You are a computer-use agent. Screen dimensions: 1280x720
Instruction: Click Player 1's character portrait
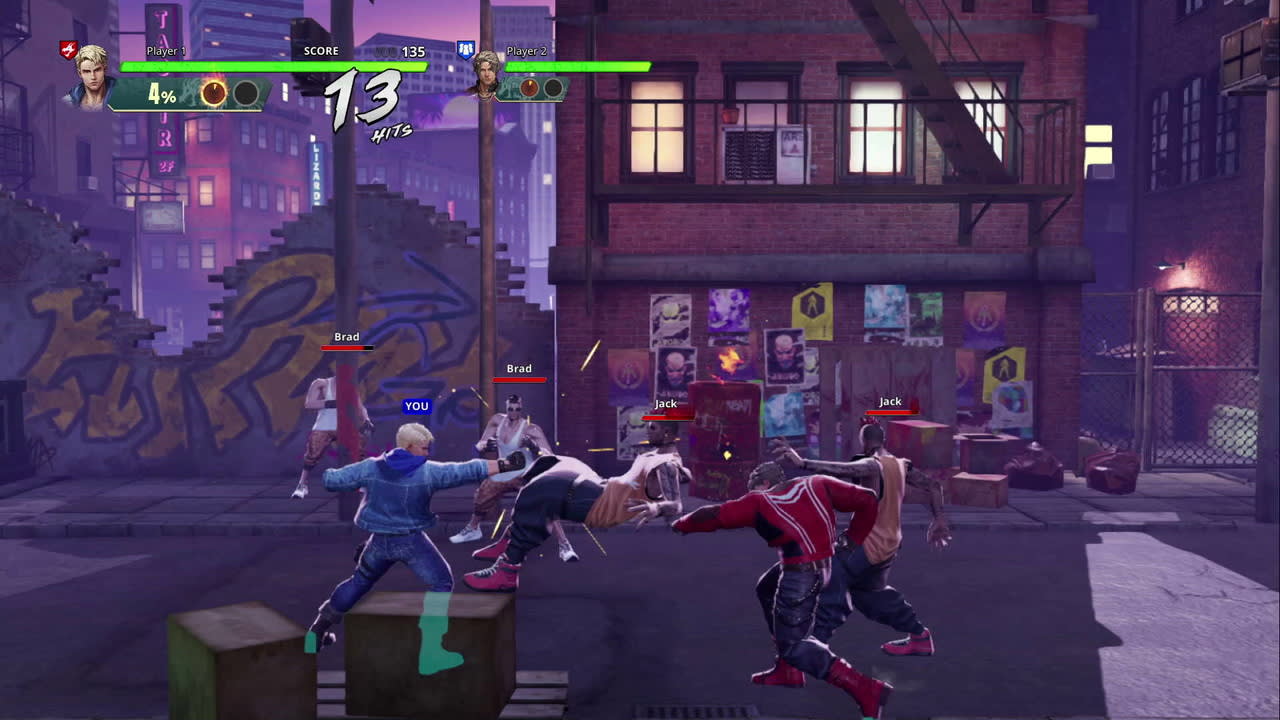tap(90, 80)
